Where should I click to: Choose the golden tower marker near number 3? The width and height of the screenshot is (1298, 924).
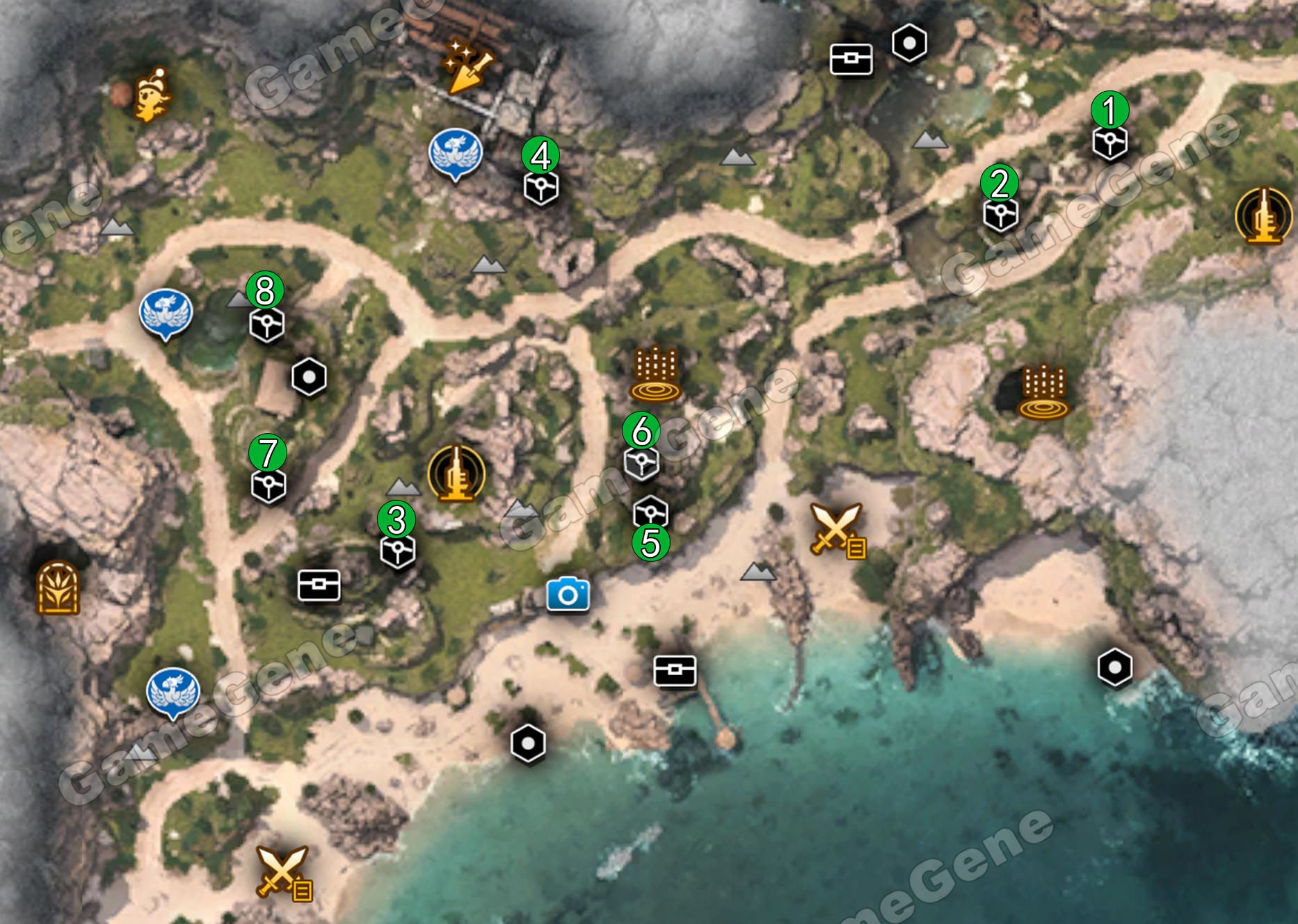pos(456,473)
